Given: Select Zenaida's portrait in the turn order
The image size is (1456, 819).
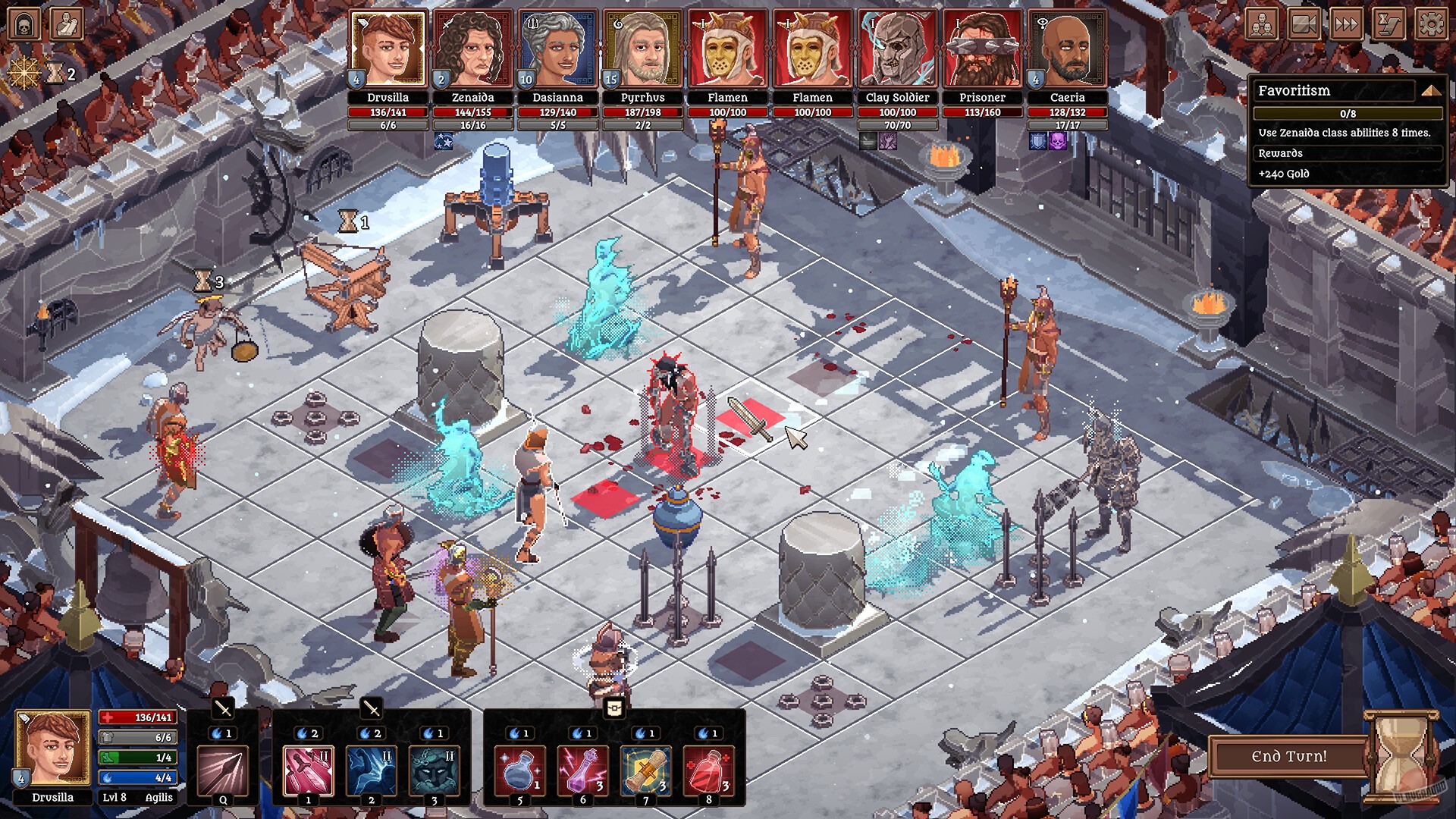Looking at the screenshot, I should coord(473,47).
